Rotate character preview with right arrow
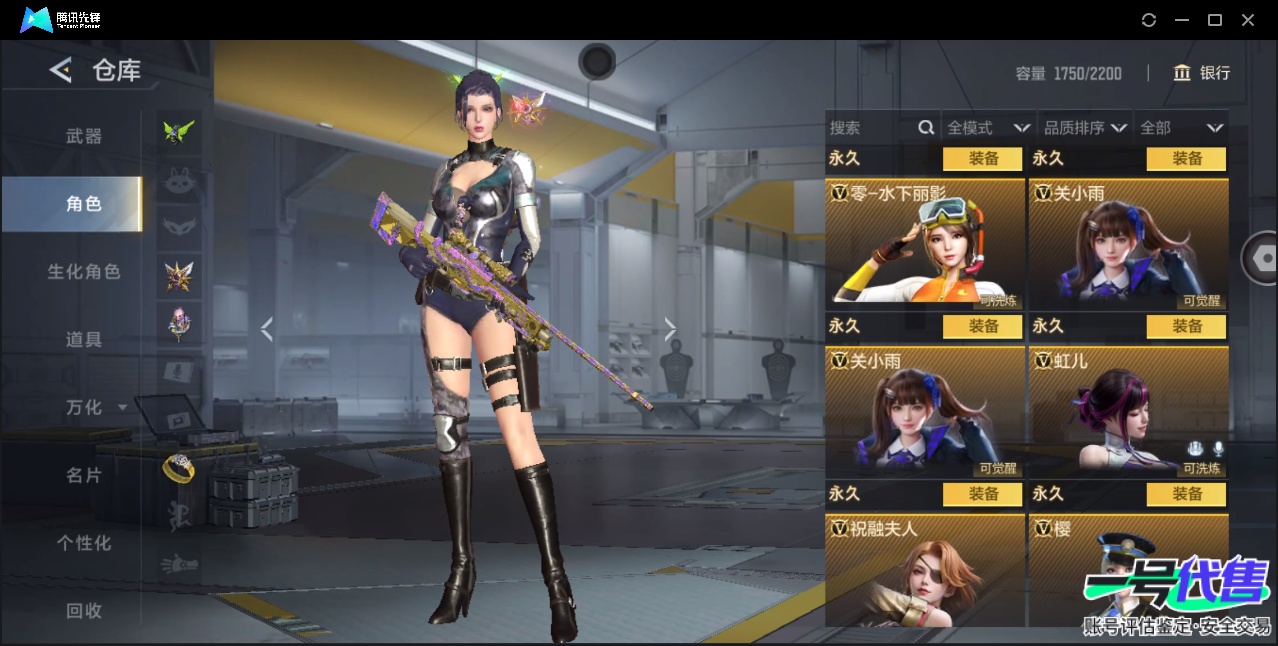This screenshot has height=646, width=1278. pos(670,329)
